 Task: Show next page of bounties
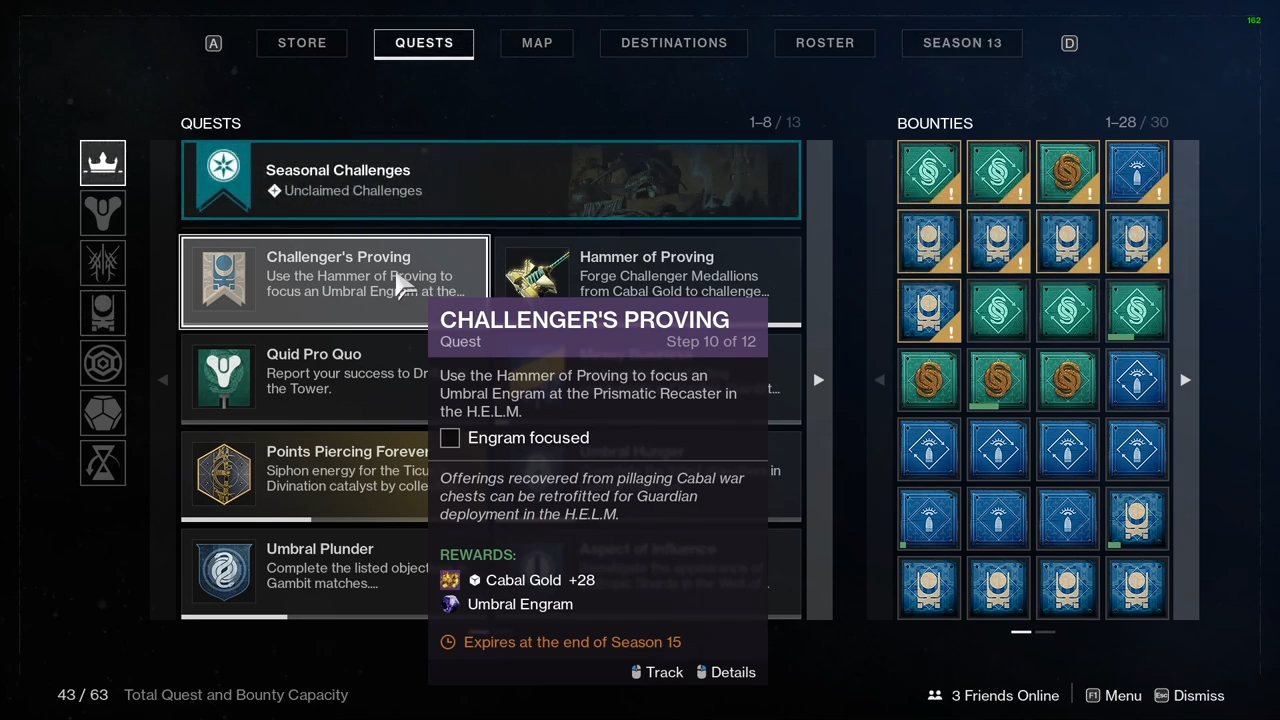(x=1185, y=380)
